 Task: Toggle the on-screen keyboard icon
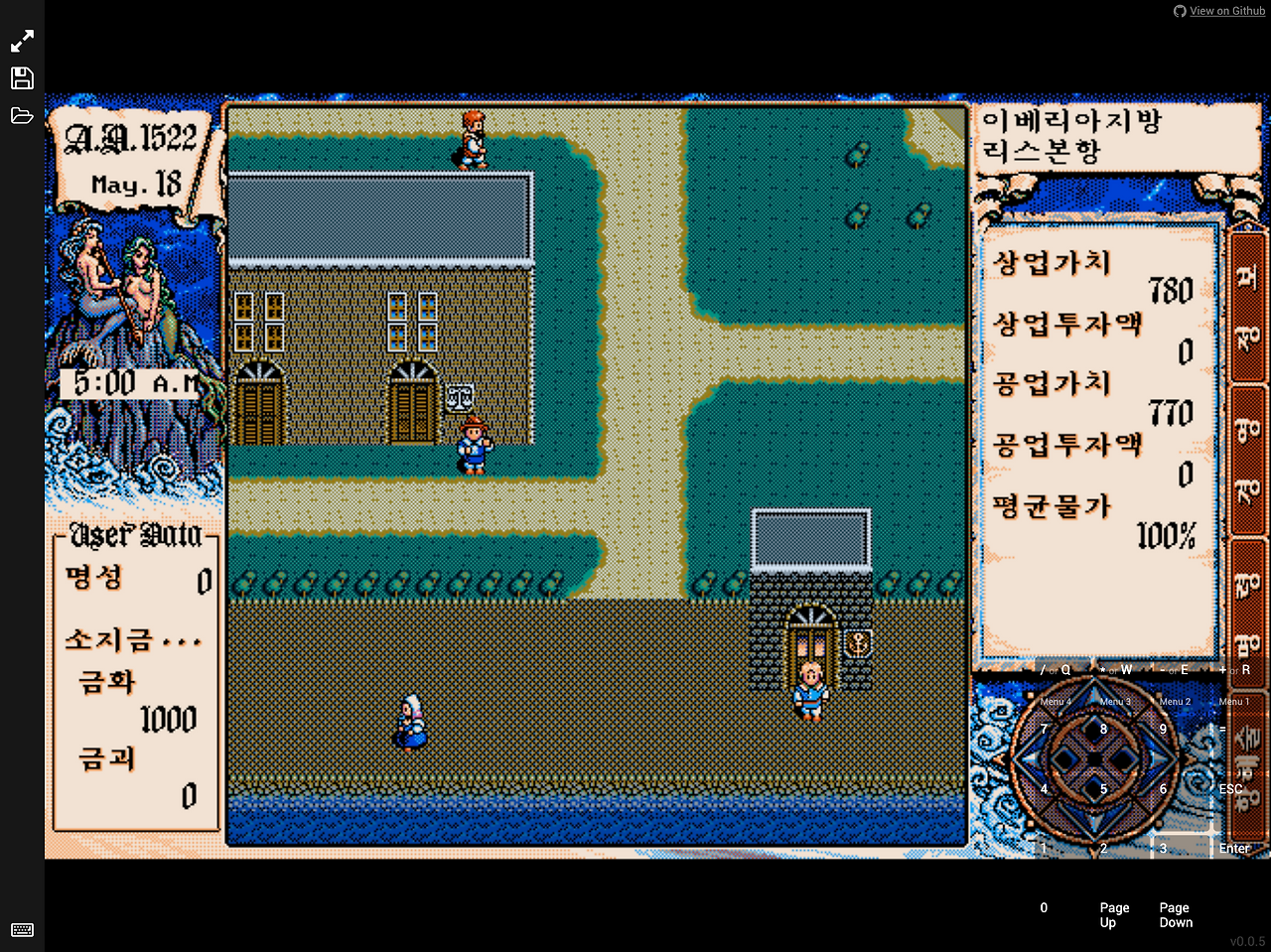point(22,930)
